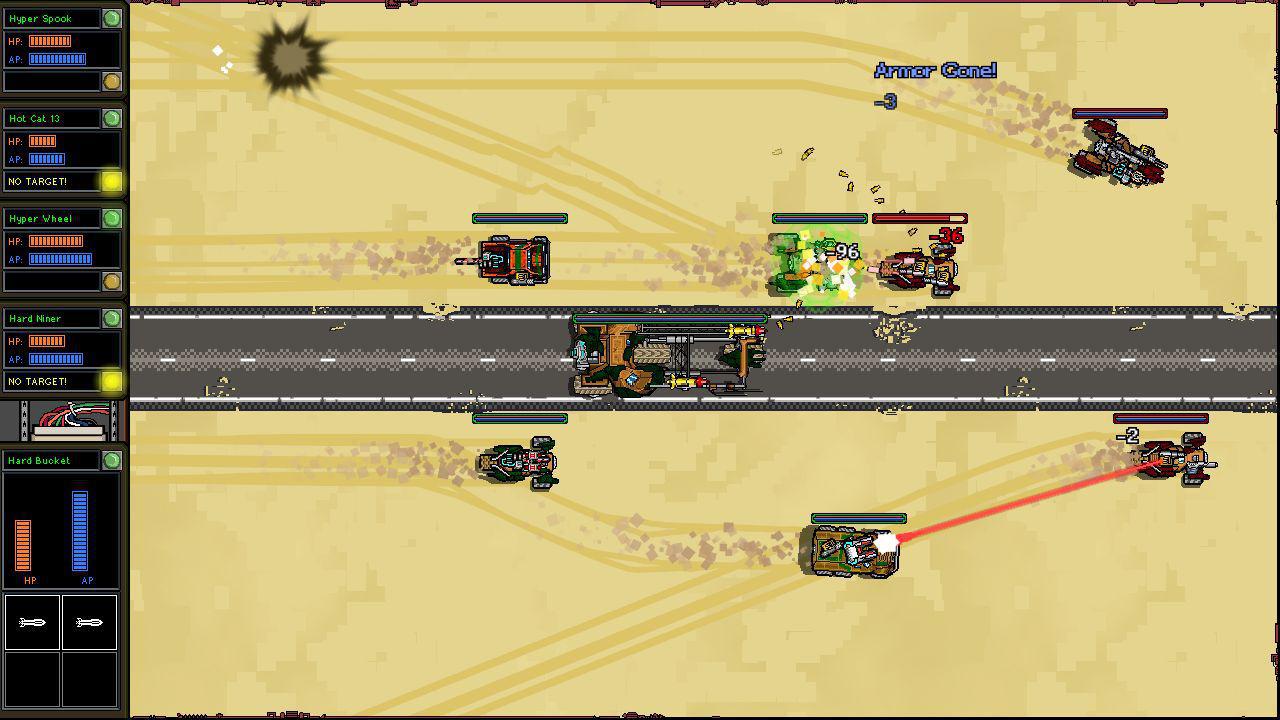Click the enemy bike in the top right corner

coord(1115,150)
